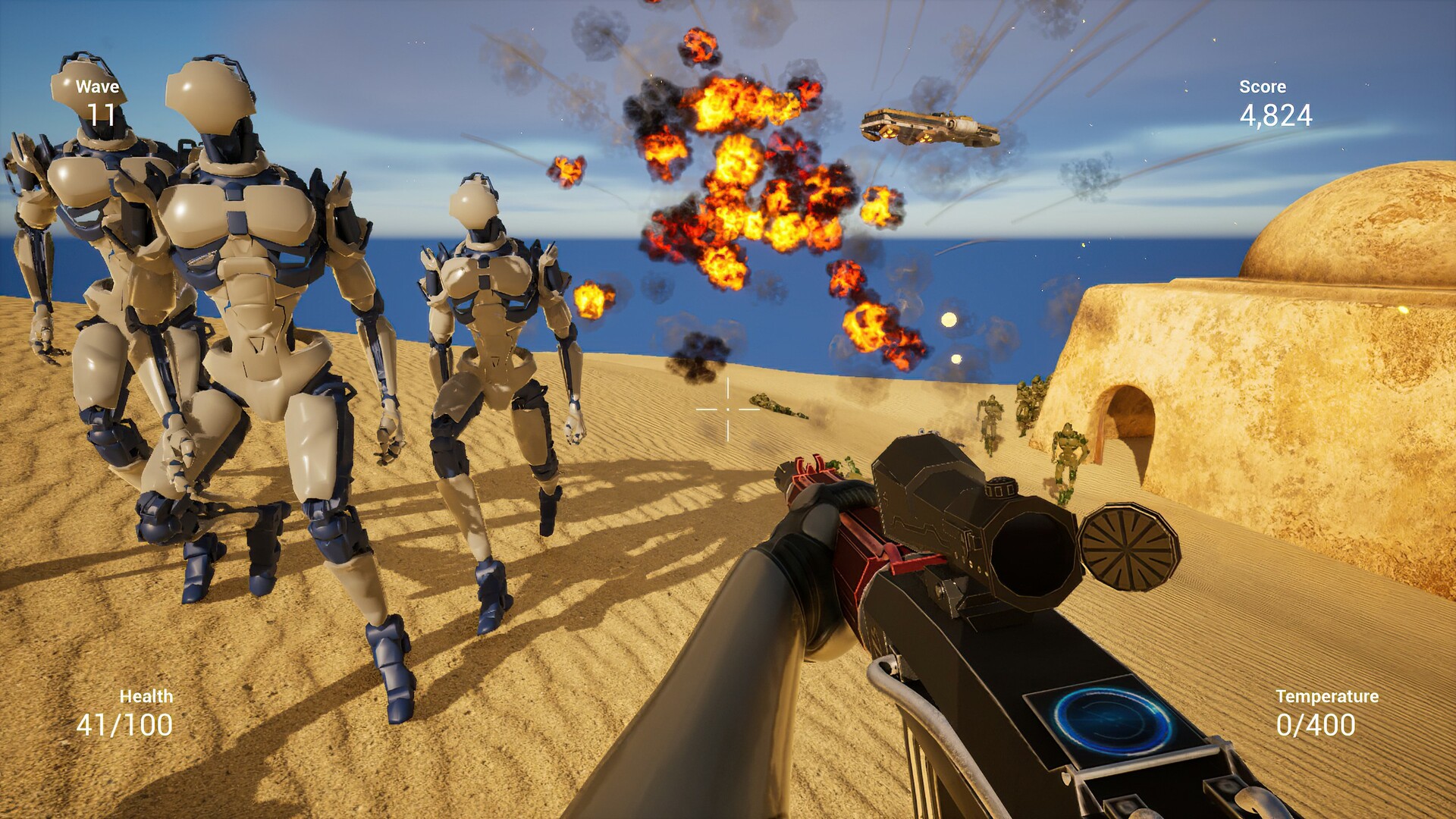Click the Temperature gauge 0/400
The width and height of the screenshot is (1456, 819).
pyautogui.click(x=1316, y=726)
